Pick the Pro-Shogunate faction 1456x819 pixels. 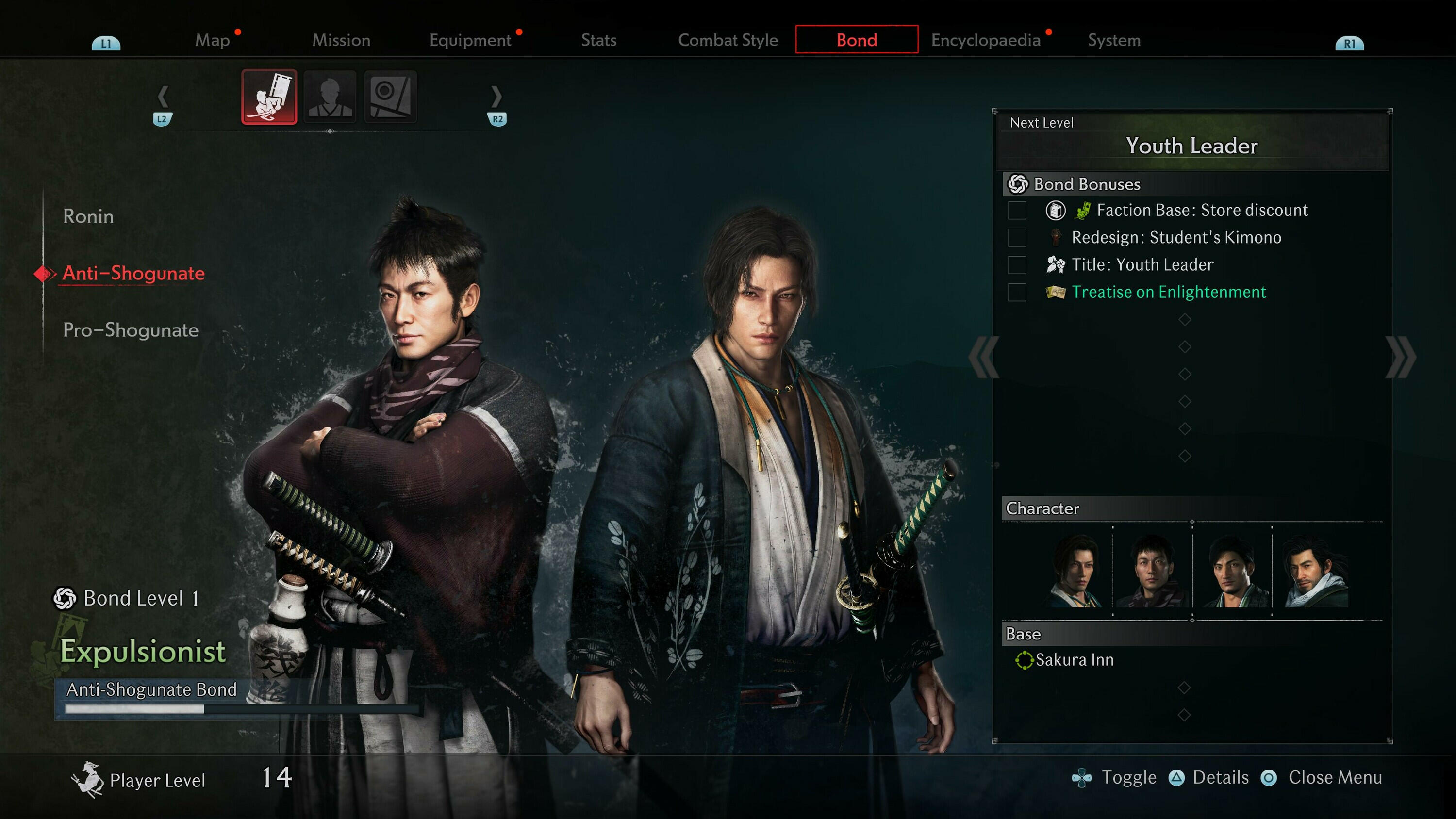click(x=131, y=330)
